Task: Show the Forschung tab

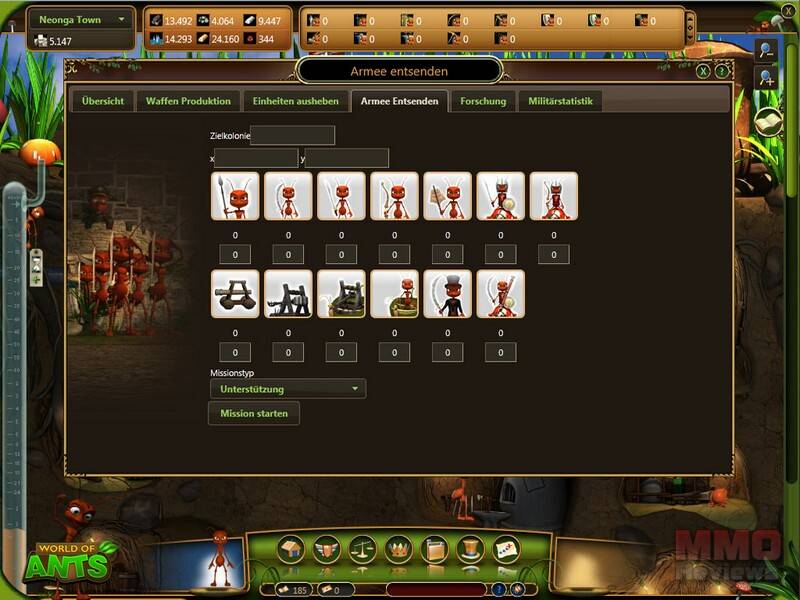Action: coord(483,101)
